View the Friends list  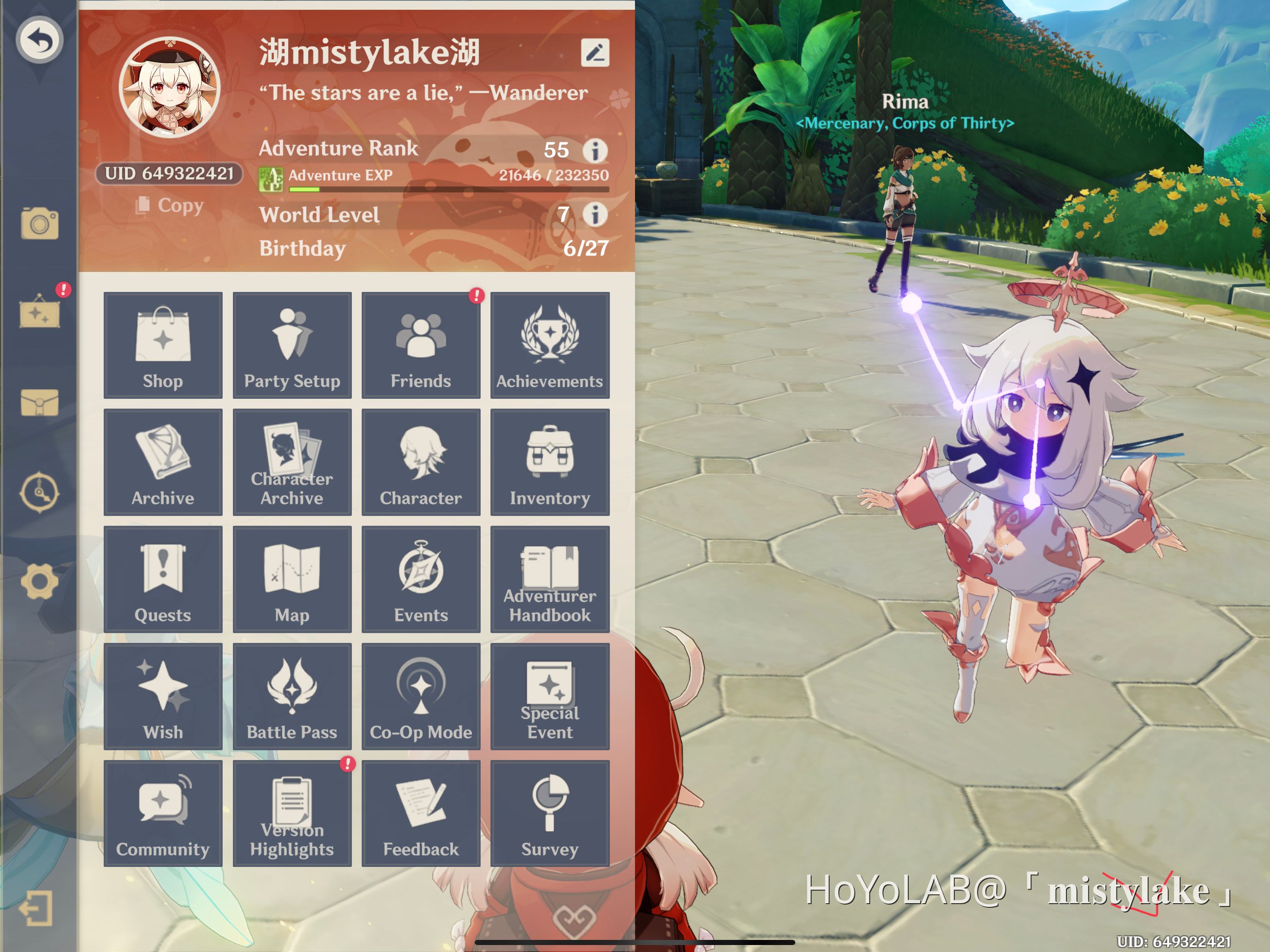421,344
